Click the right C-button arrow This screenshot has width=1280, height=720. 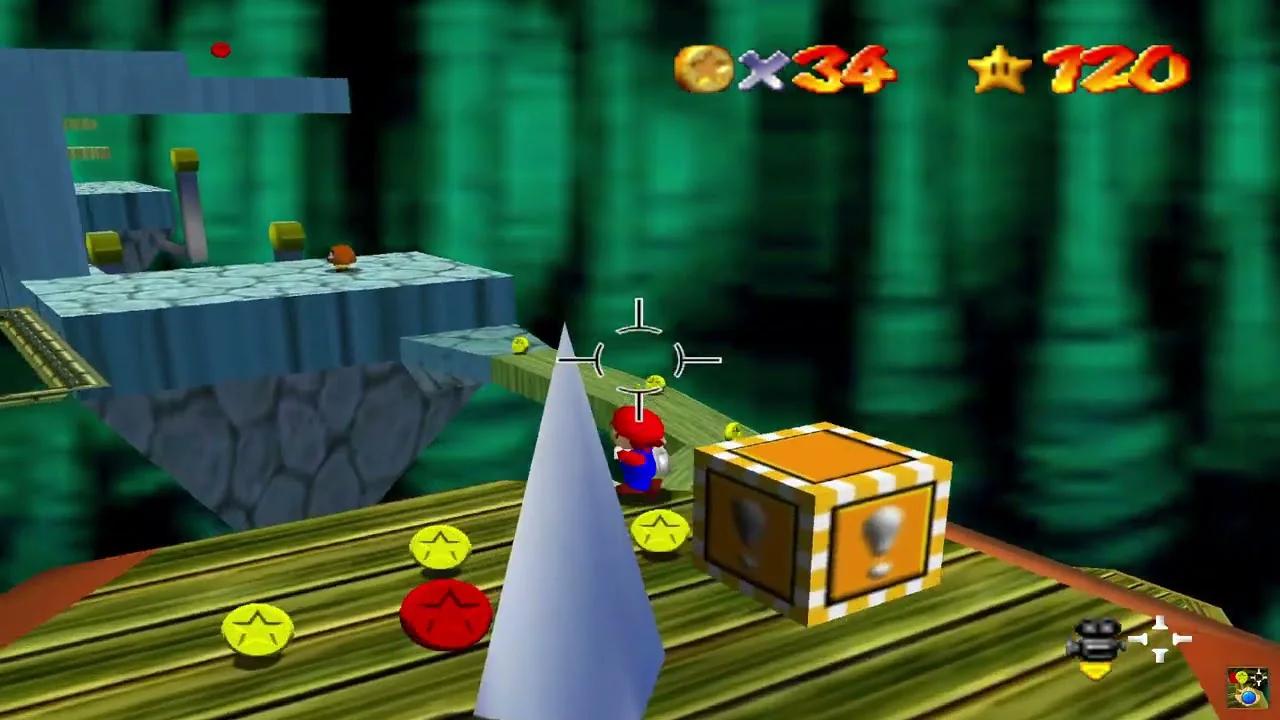1183,640
